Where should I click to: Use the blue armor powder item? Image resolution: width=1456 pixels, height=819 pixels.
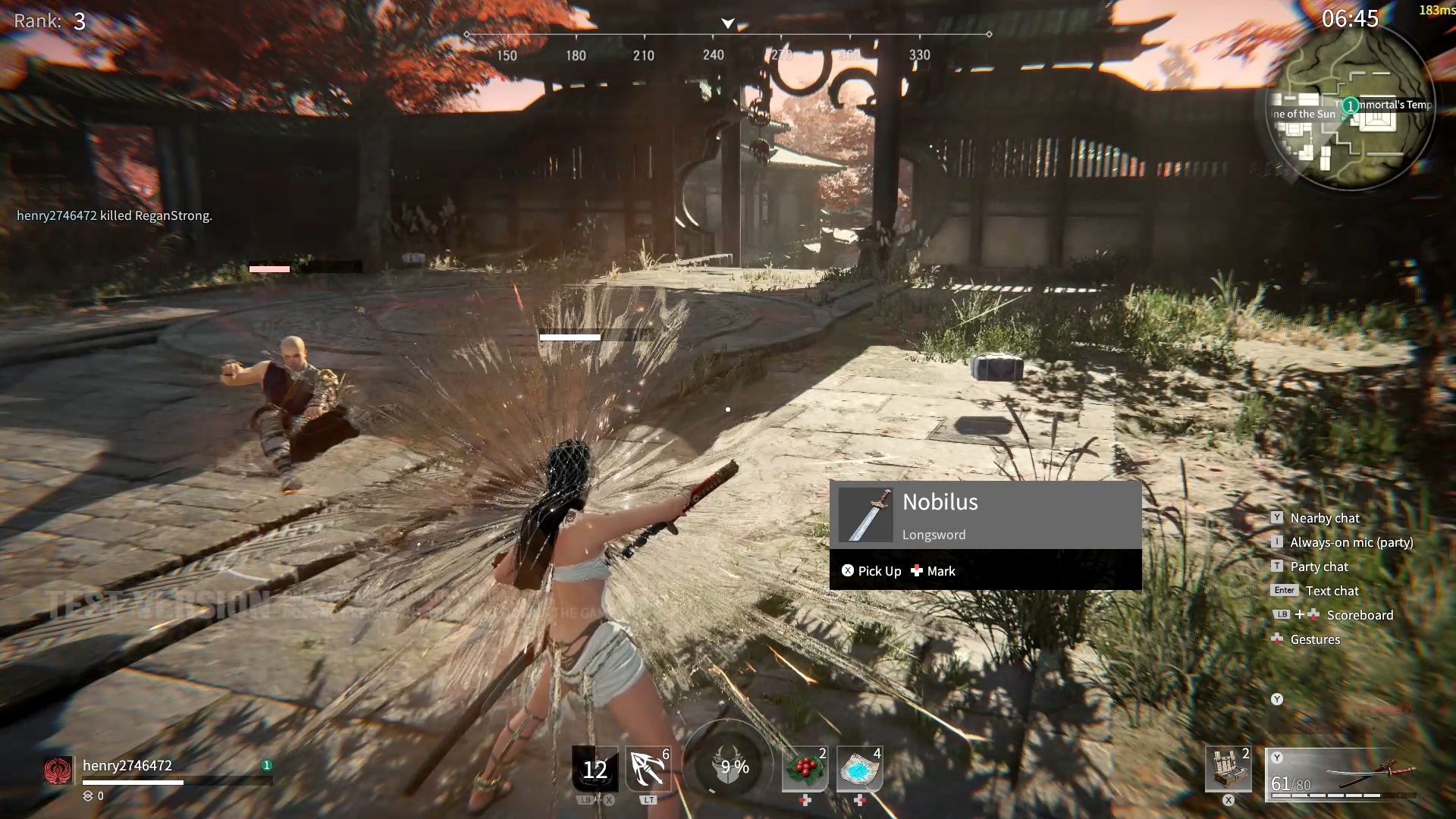point(859,770)
